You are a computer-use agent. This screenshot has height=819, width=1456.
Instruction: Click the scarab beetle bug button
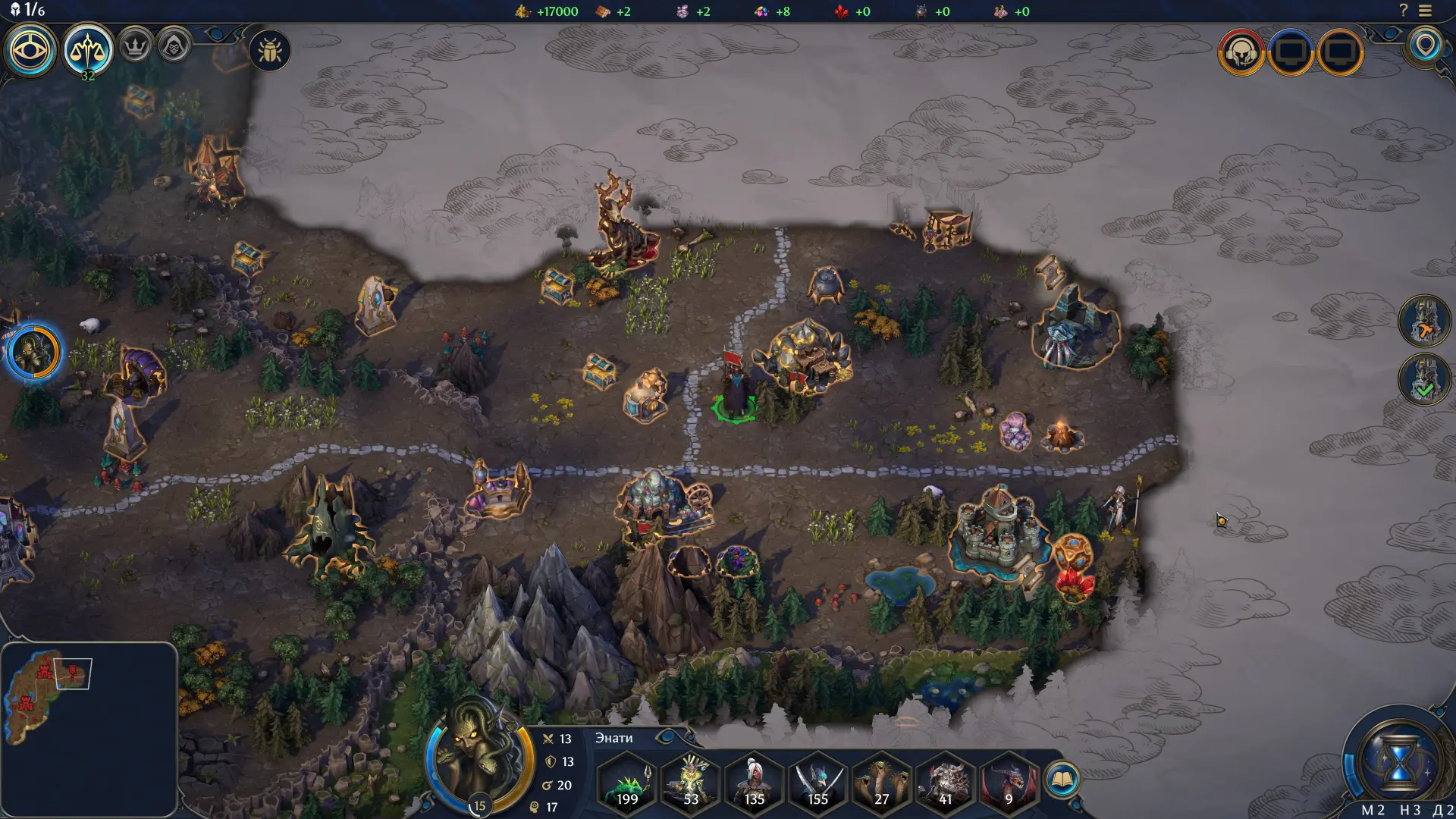tap(270, 51)
